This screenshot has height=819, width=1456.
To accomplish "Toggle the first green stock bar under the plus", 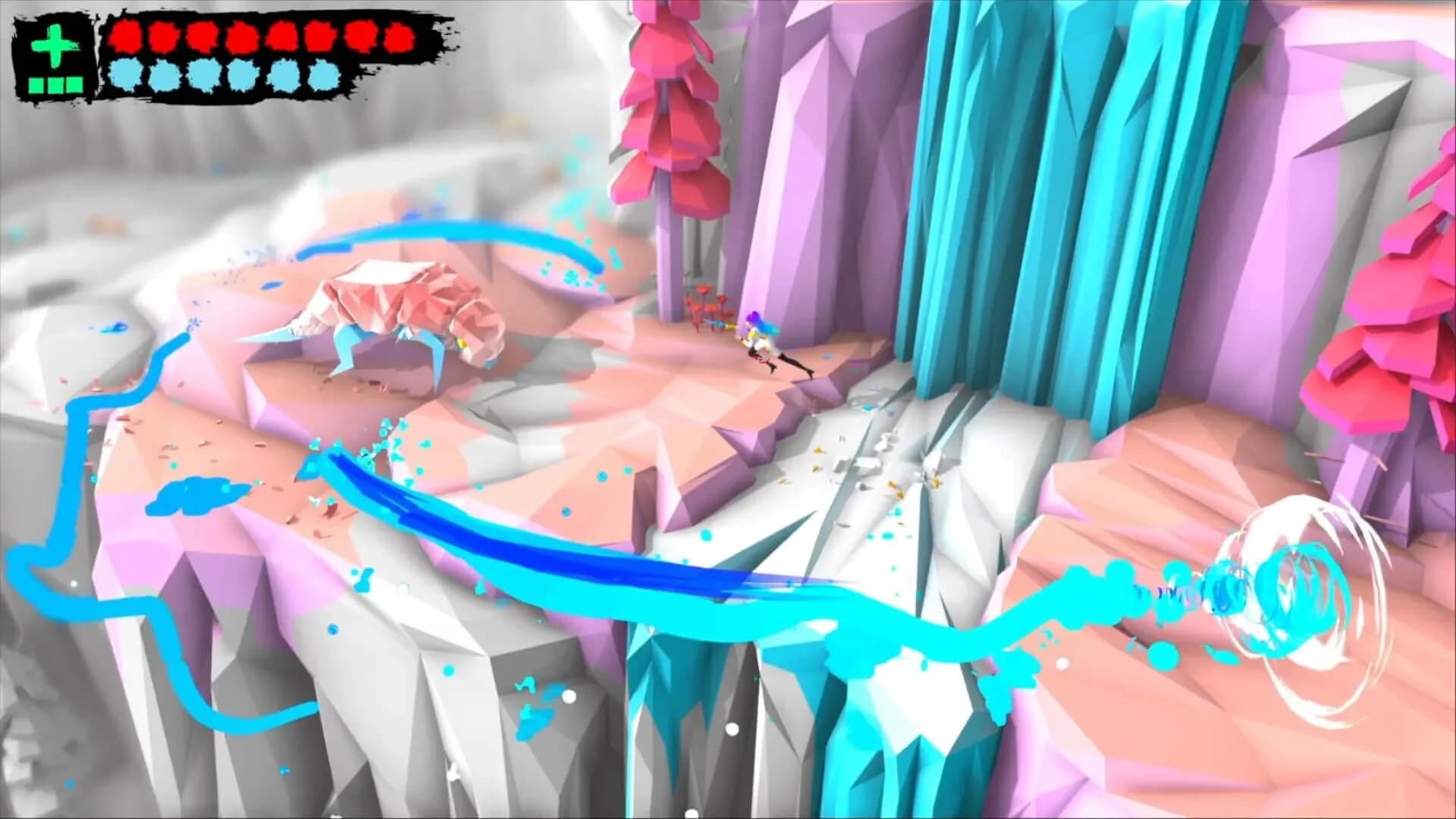I will pyautogui.click(x=36, y=84).
